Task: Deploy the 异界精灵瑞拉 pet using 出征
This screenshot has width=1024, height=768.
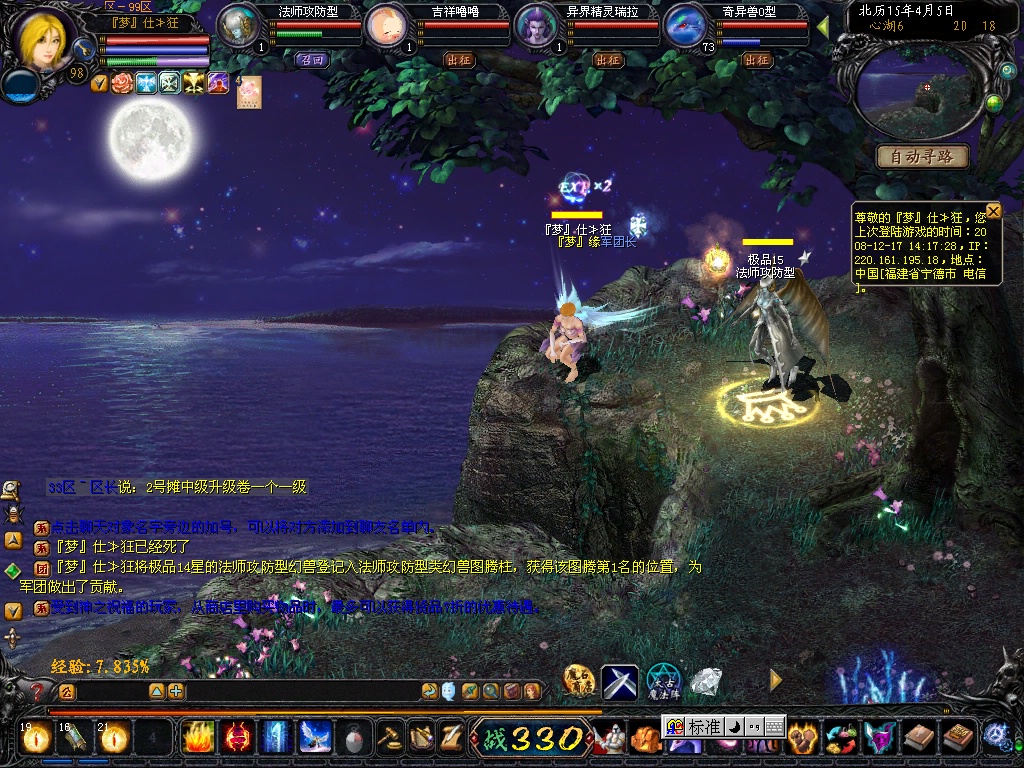Action: (608, 60)
